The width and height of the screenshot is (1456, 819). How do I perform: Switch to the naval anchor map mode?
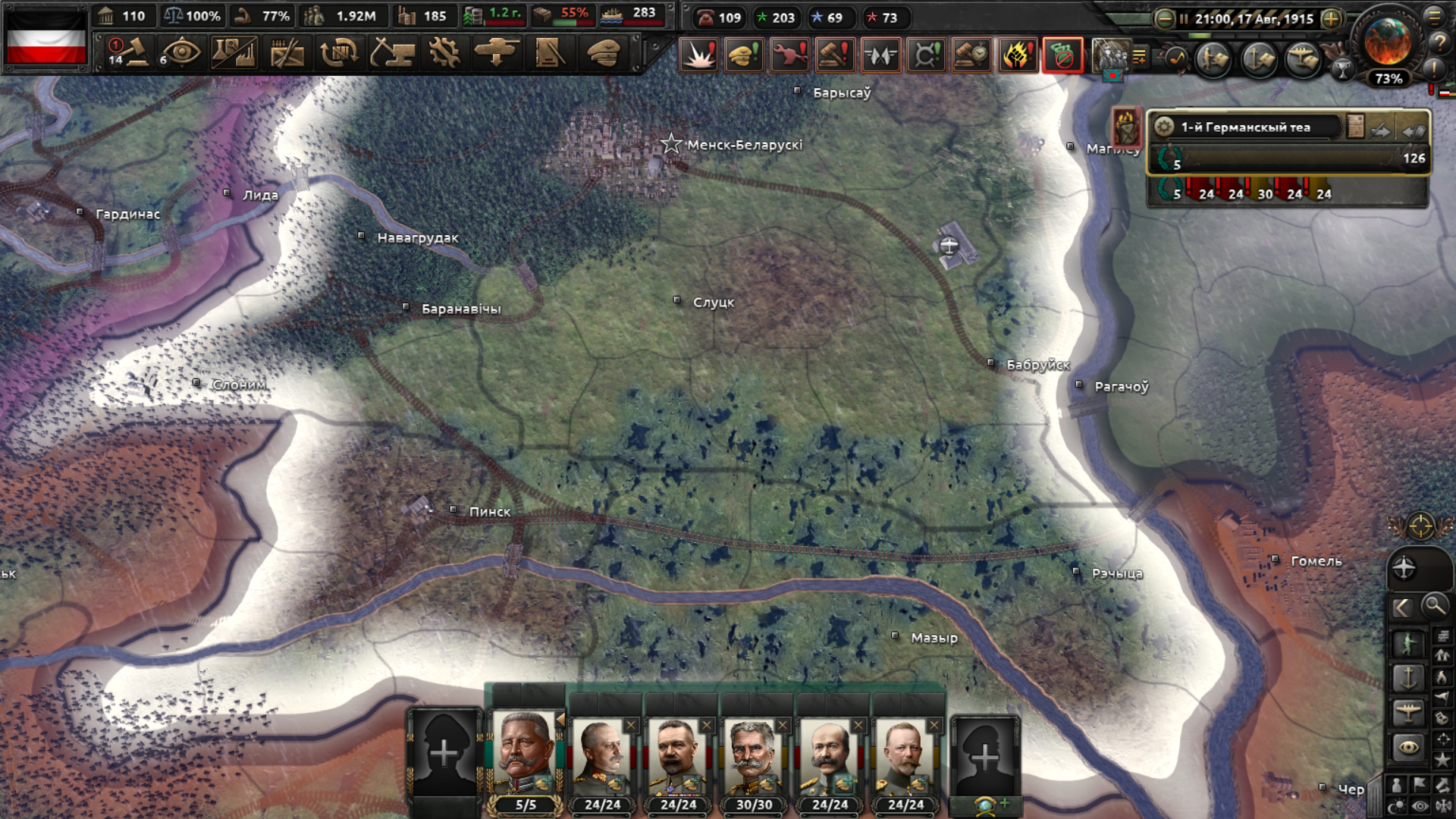(1408, 677)
